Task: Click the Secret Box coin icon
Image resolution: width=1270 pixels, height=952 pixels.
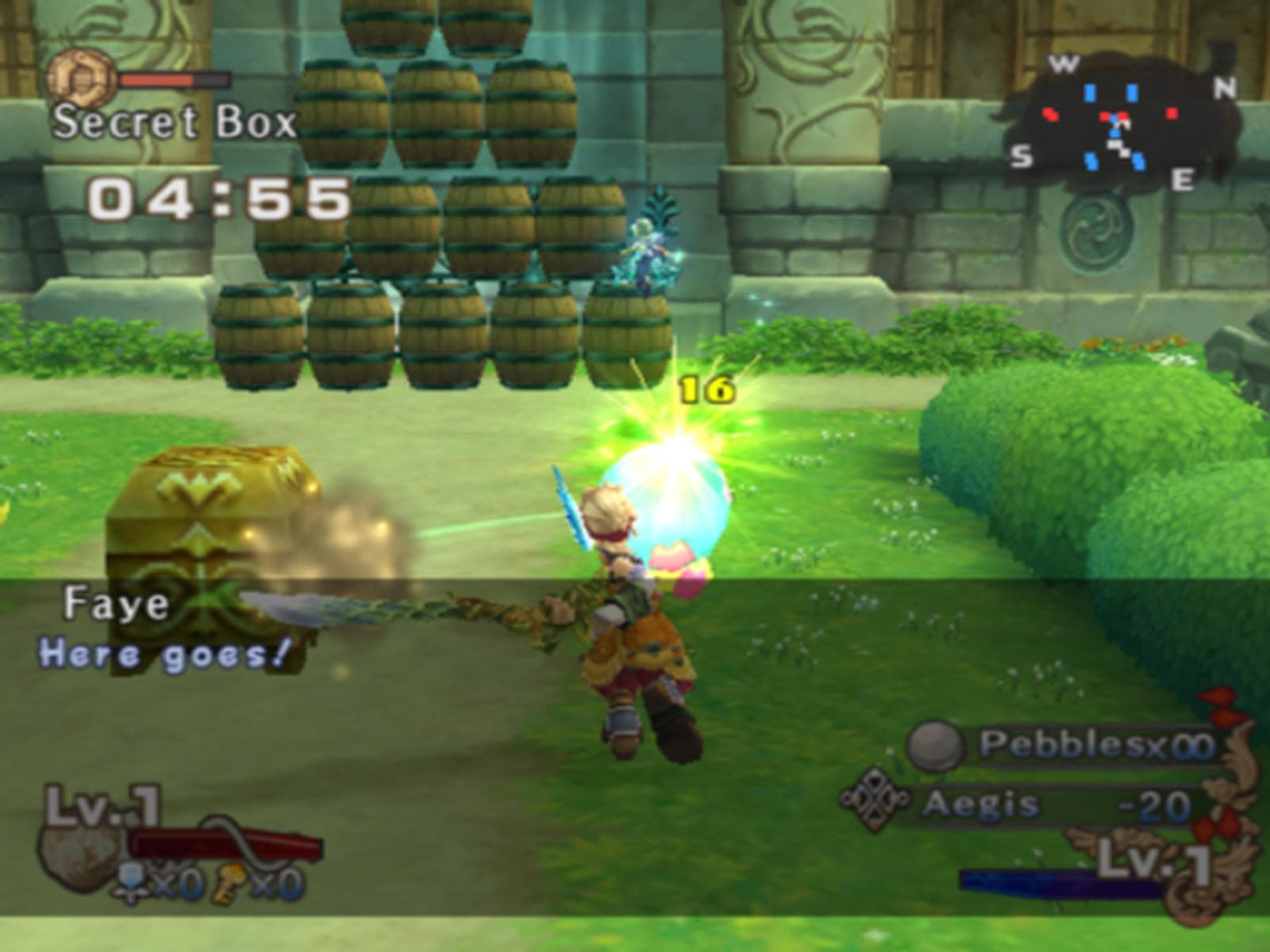Action: pos(82,78)
